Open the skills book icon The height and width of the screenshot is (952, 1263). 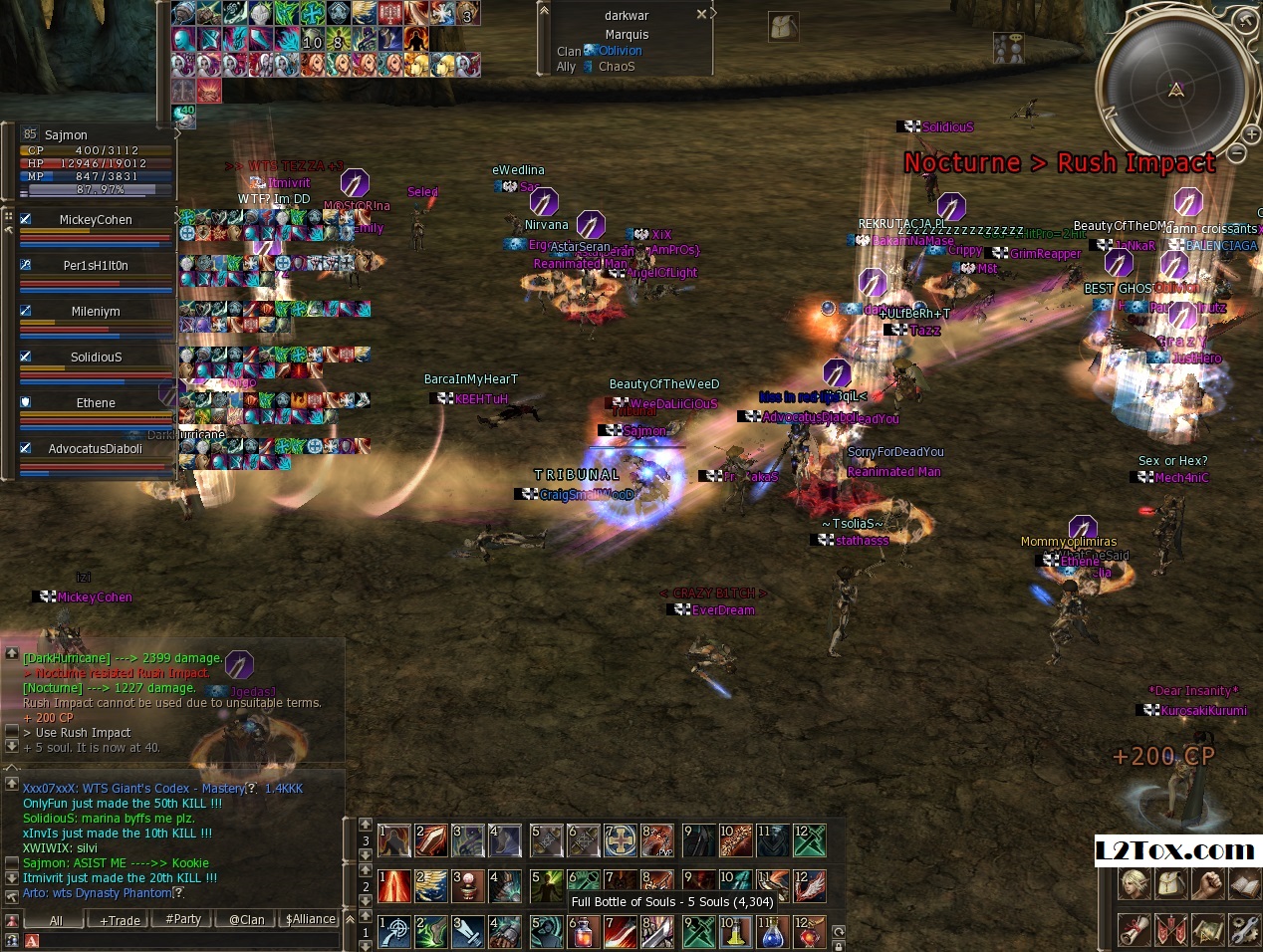(1244, 883)
